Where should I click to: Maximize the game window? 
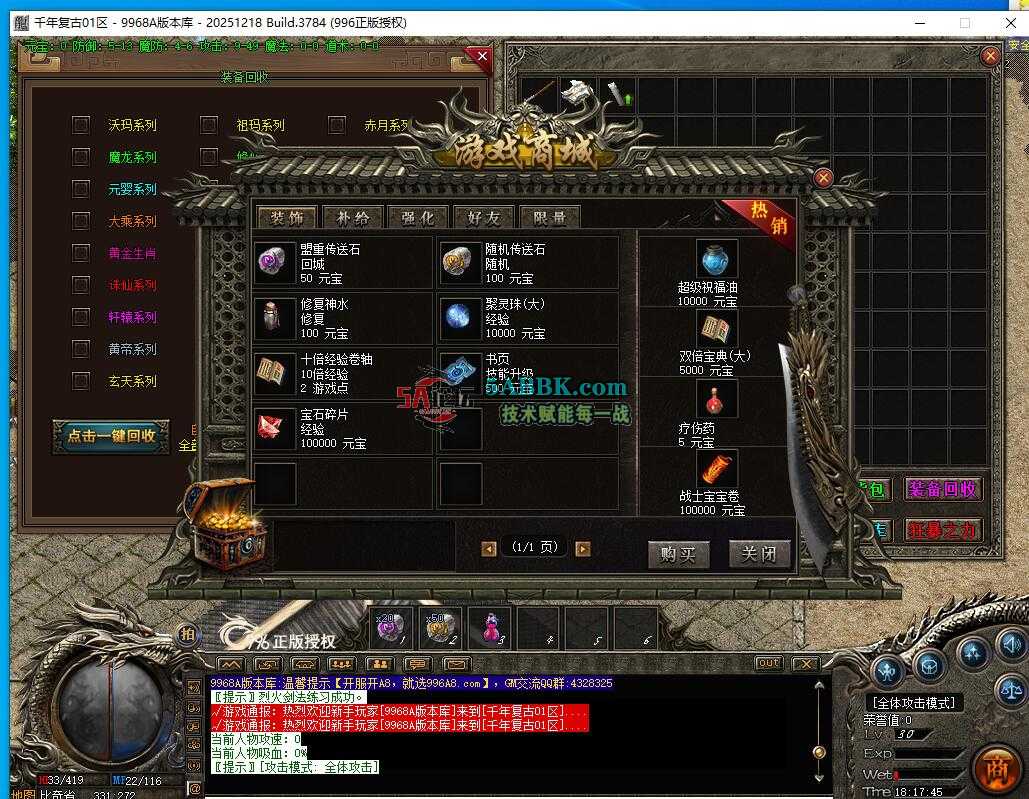[964, 22]
